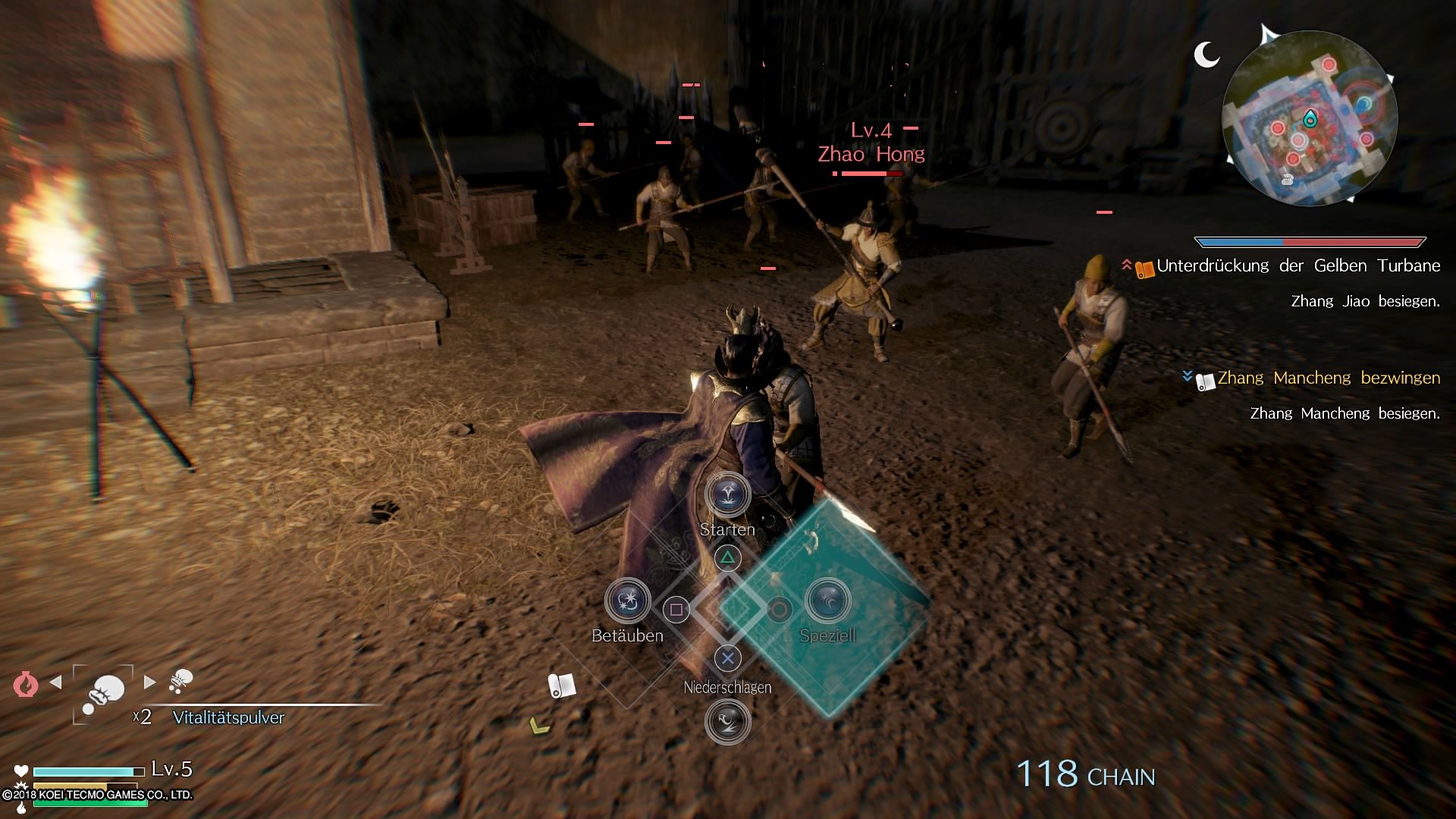Trigger the Speziell special attack icon
Viewport: 1456px width, 819px height.
pos(827,601)
